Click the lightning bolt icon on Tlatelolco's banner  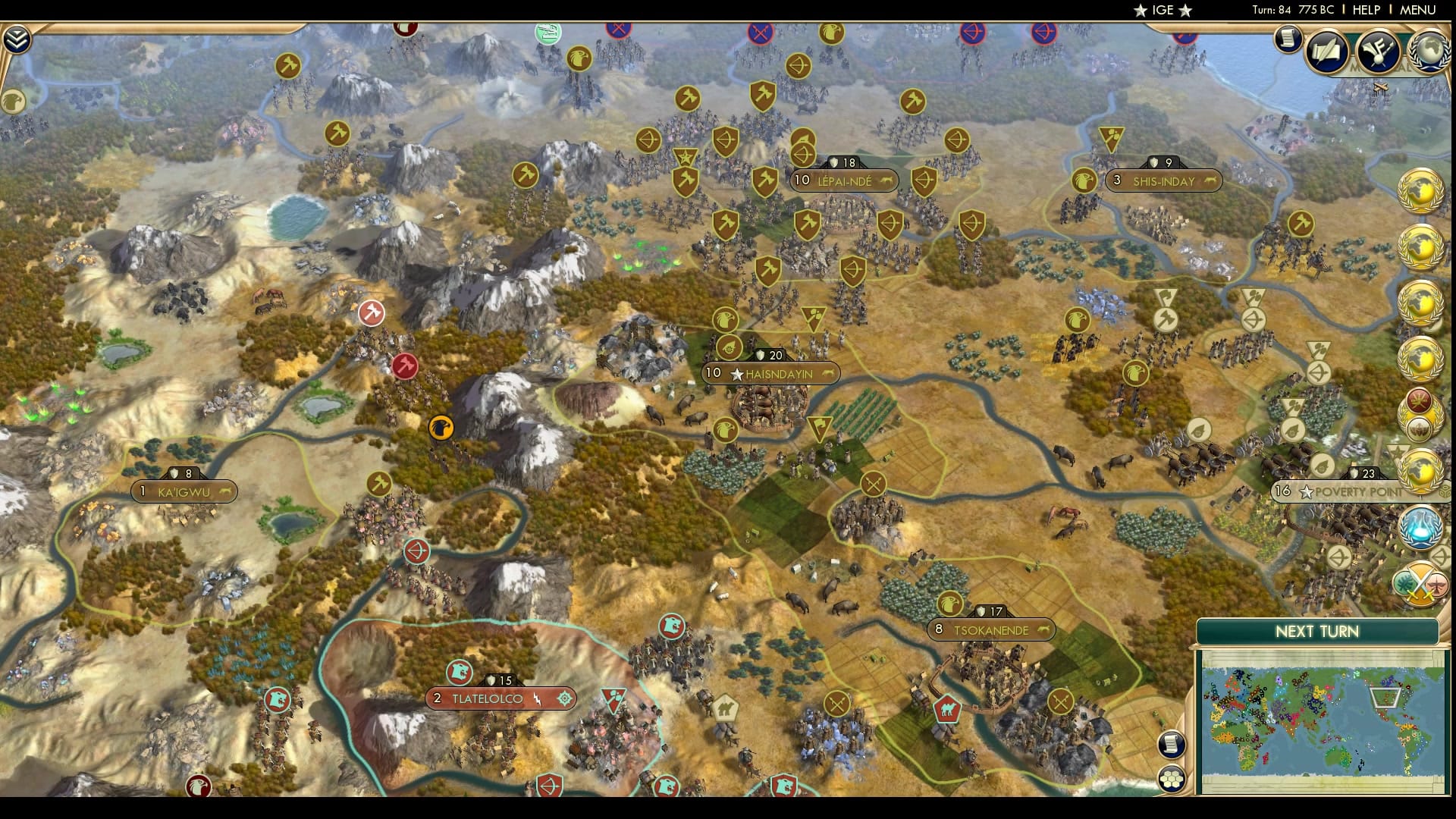538,698
